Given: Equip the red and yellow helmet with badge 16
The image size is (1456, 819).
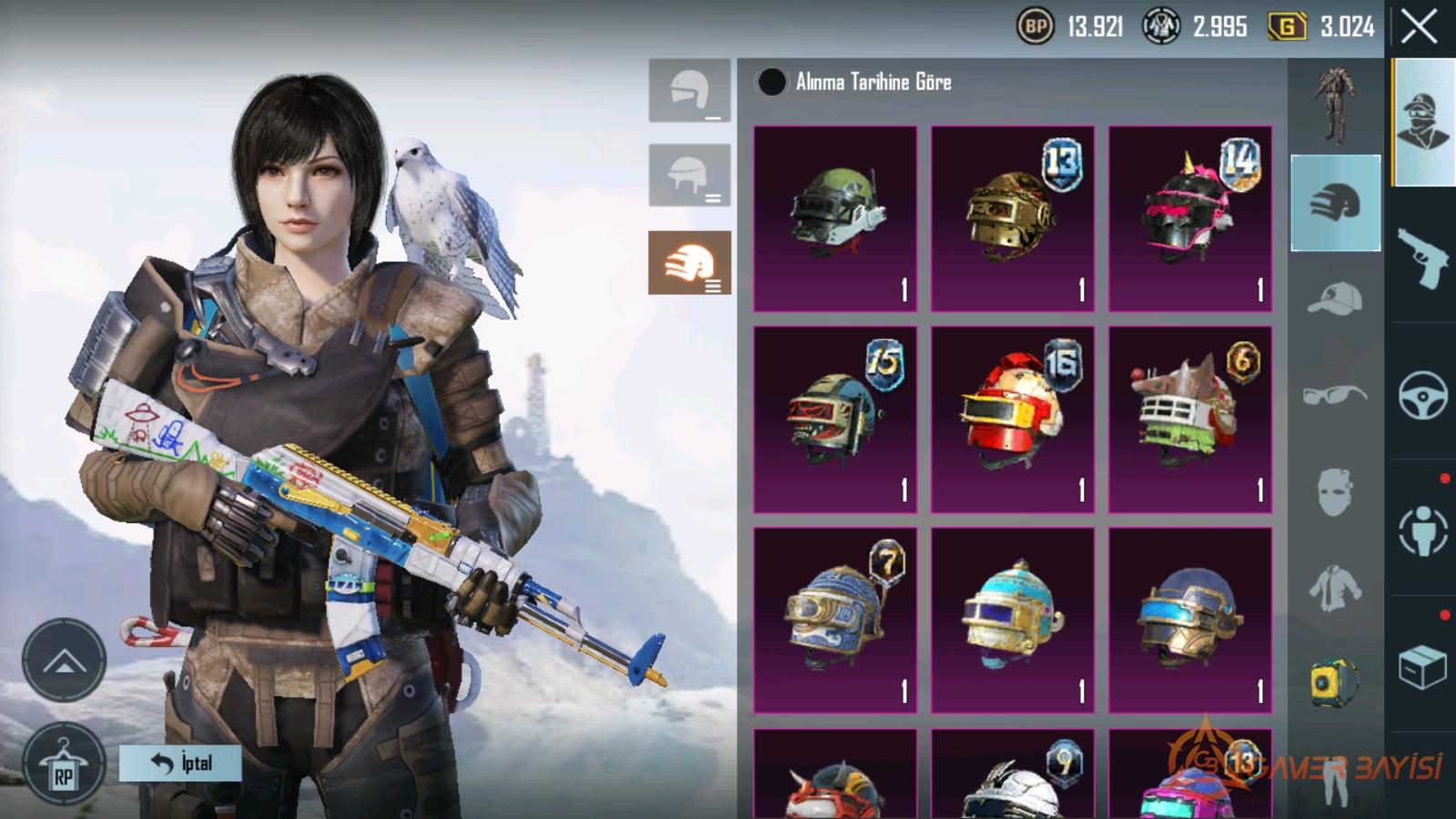Looking at the screenshot, I should coord(1012,420).
